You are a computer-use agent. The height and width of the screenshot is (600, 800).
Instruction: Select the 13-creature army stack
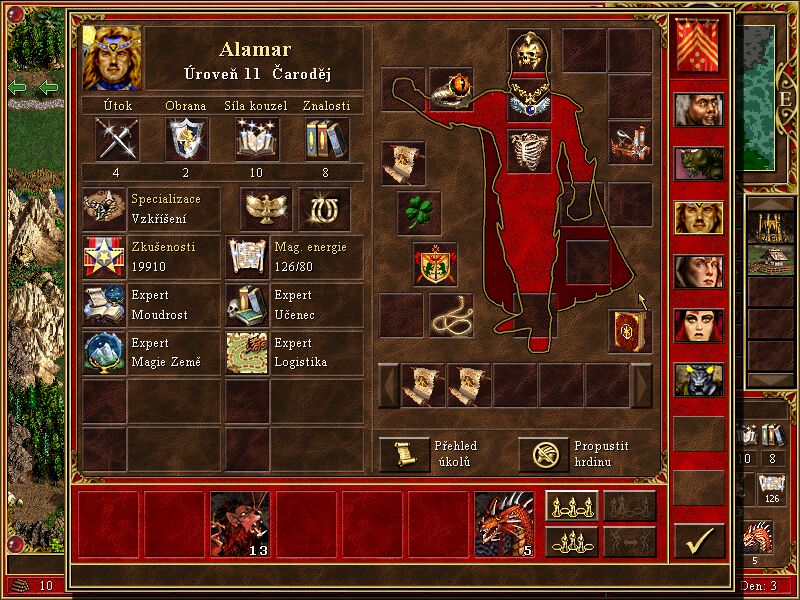(240, 523)
